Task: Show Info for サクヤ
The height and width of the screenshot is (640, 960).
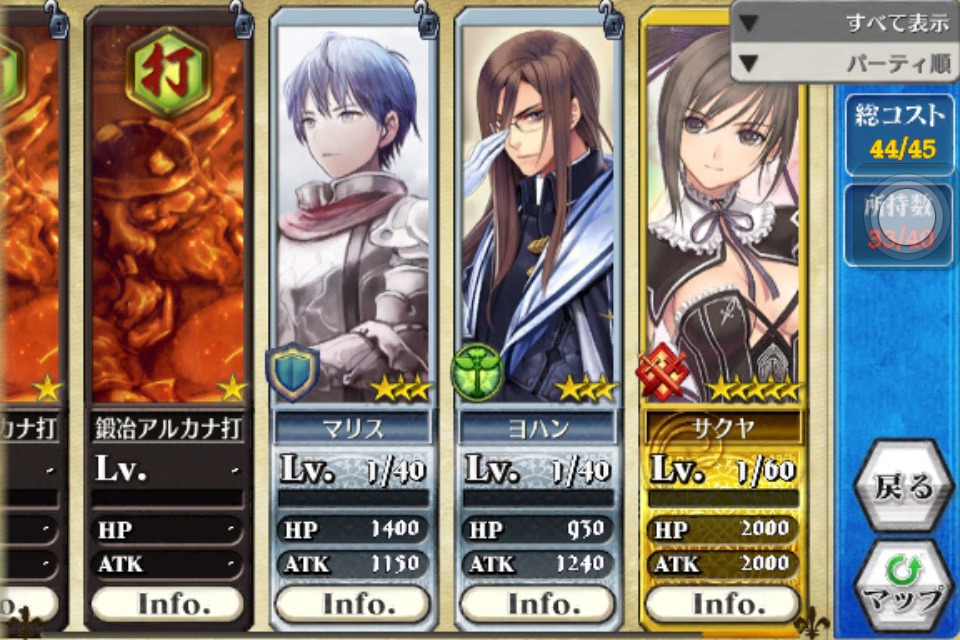Action: tap(722, 604)
